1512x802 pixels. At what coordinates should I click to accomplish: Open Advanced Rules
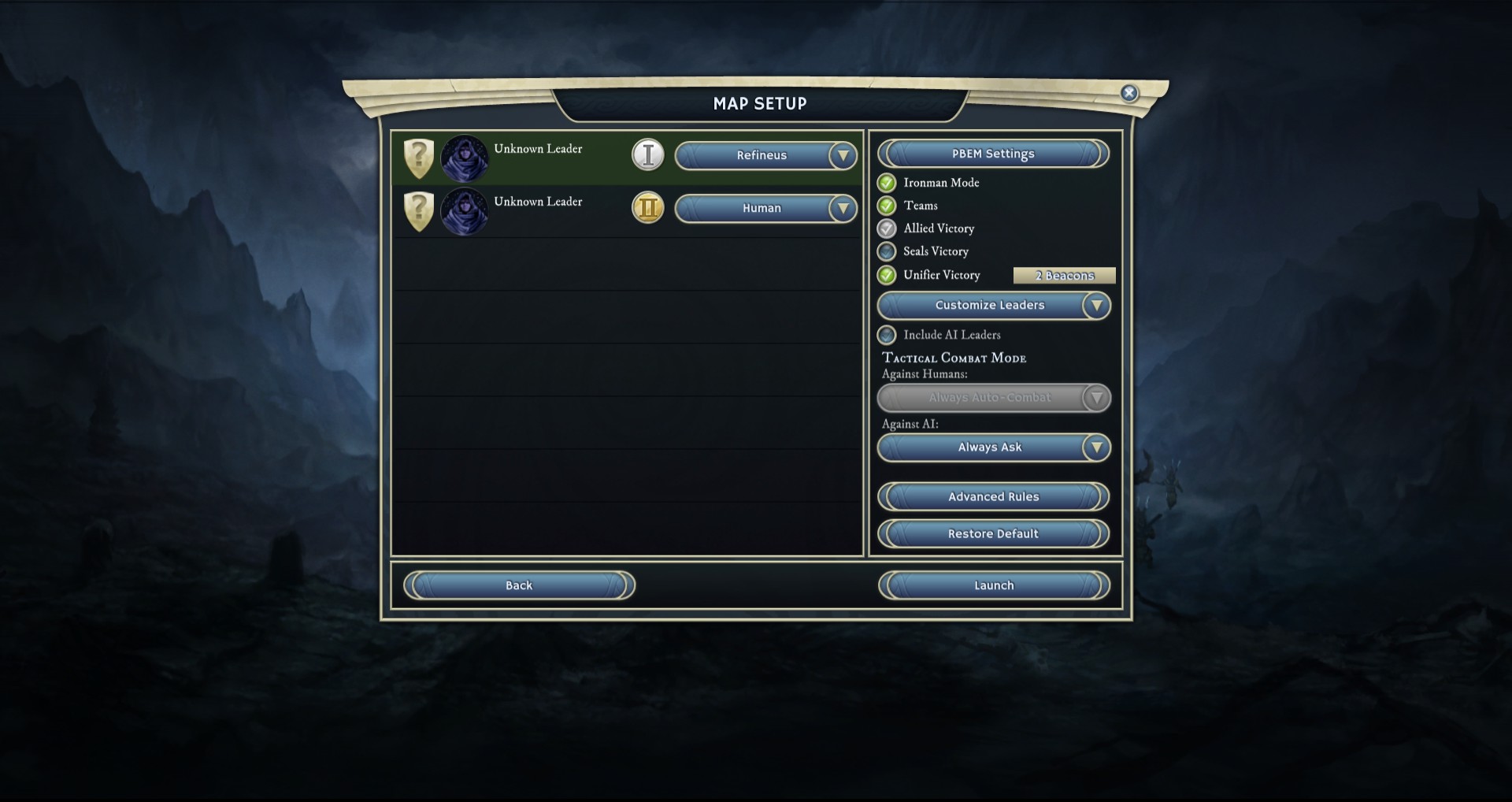point(993,497)
